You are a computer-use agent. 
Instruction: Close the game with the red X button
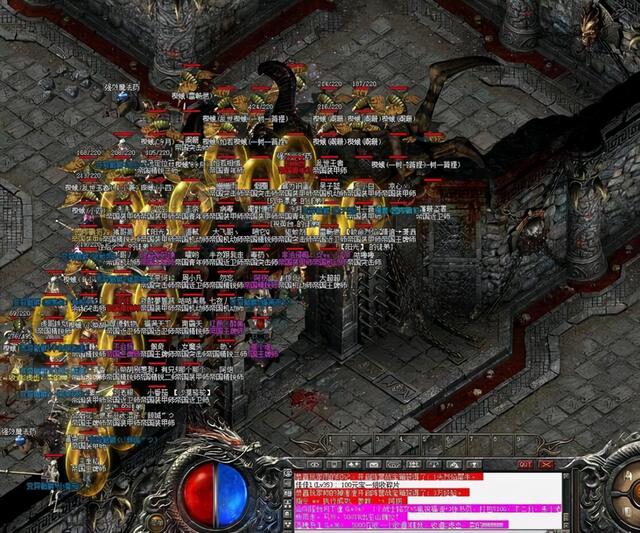pos(544,464)
